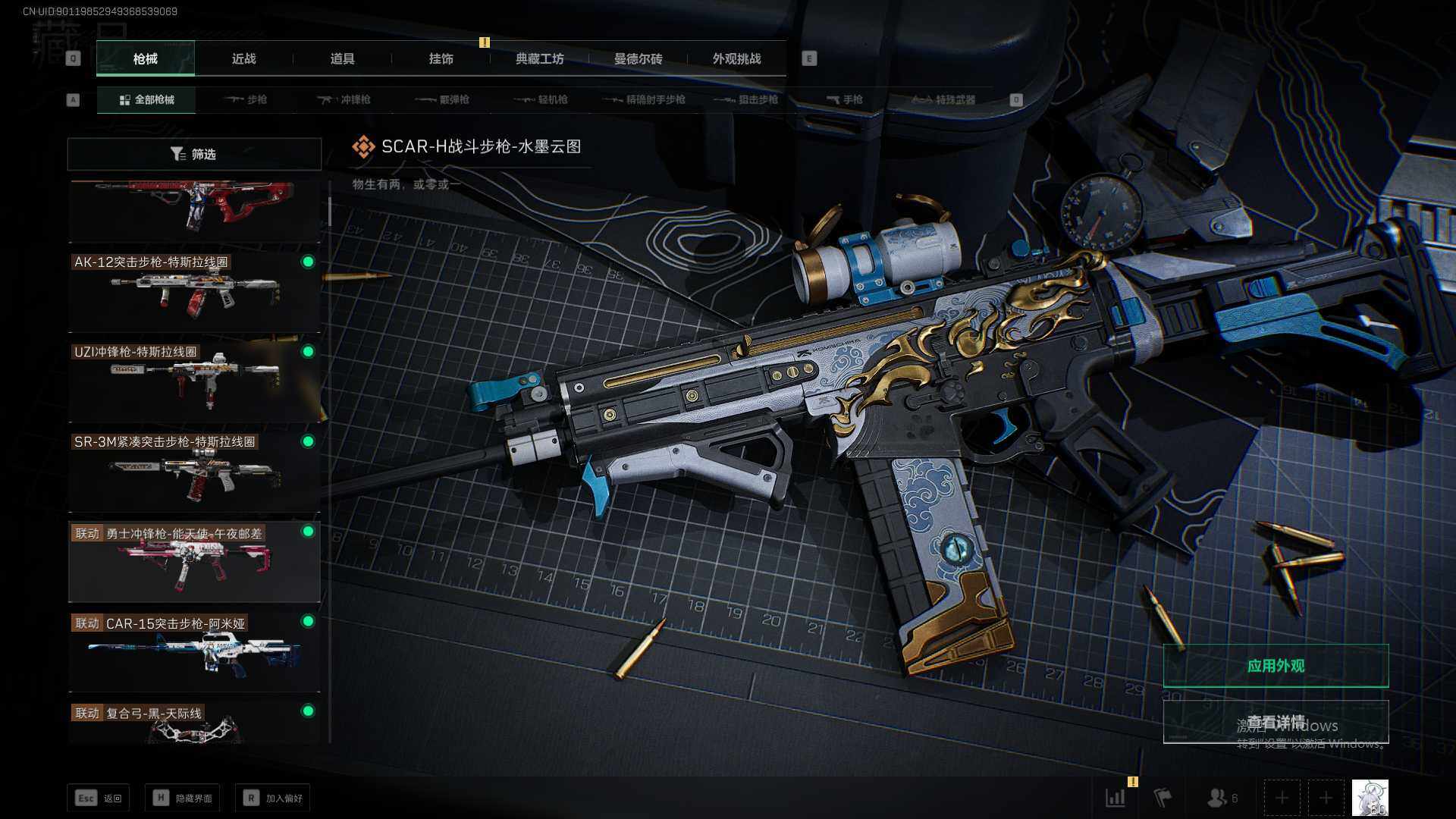Open the 道具 items tab

[342, 59]
